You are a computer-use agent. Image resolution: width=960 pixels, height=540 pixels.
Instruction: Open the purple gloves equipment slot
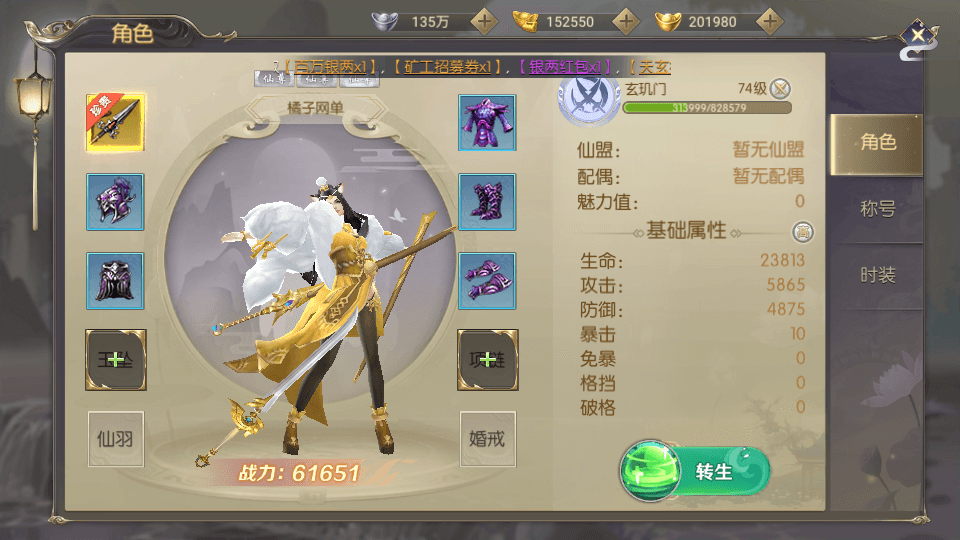487,280
